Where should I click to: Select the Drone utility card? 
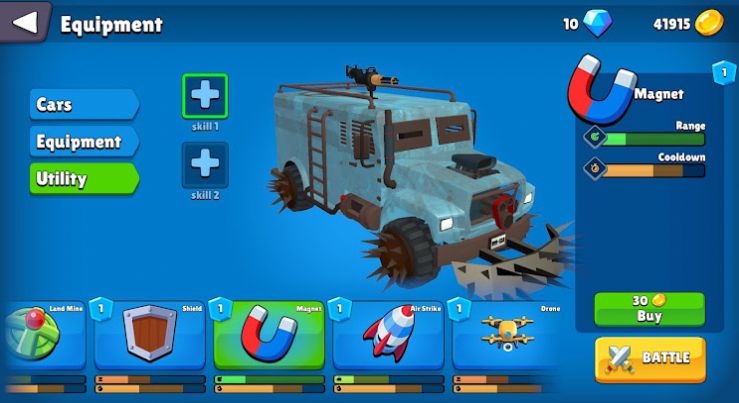[505, 335]
